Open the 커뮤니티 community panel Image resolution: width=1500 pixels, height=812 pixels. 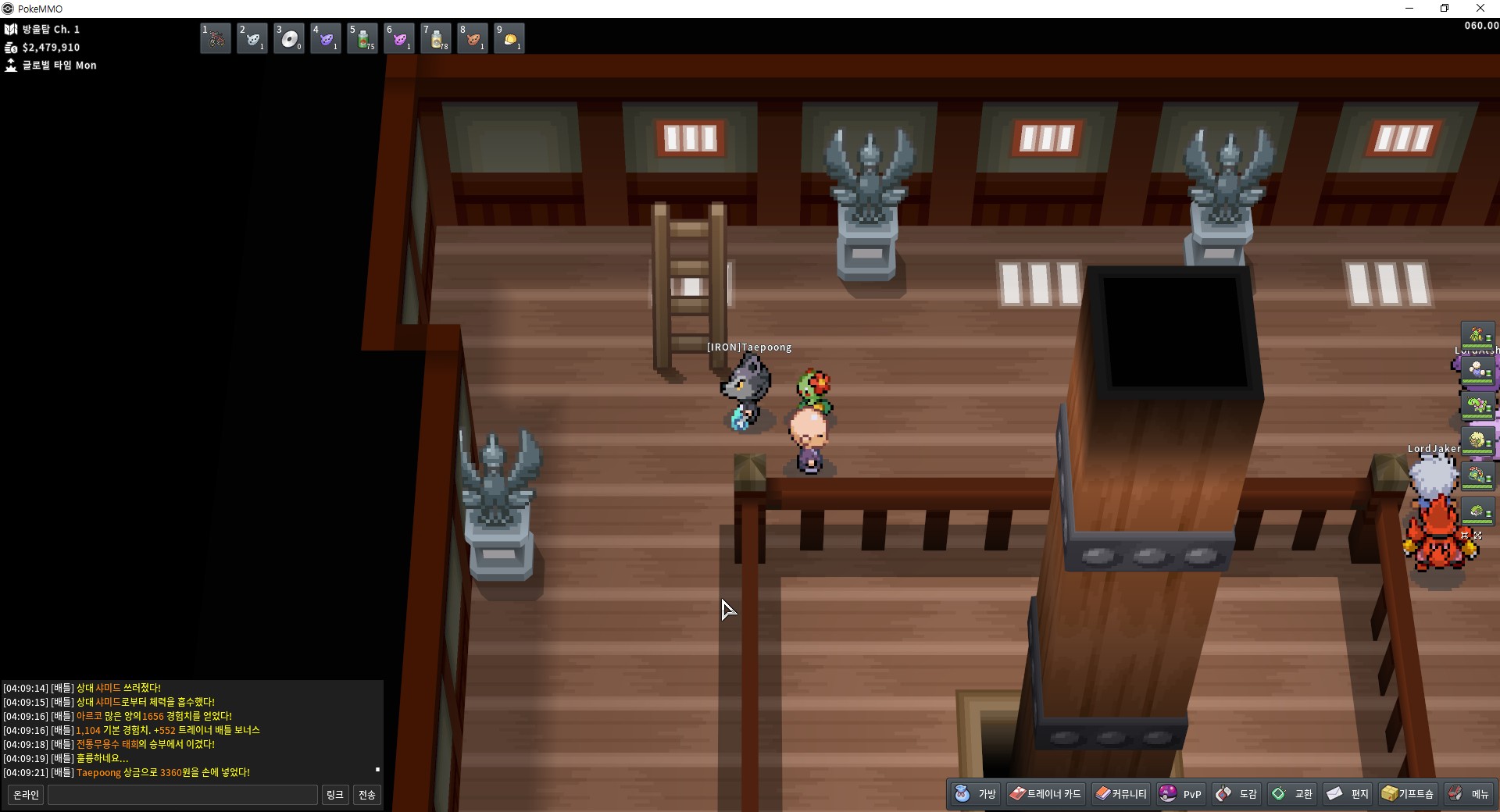click(1120, 794)
